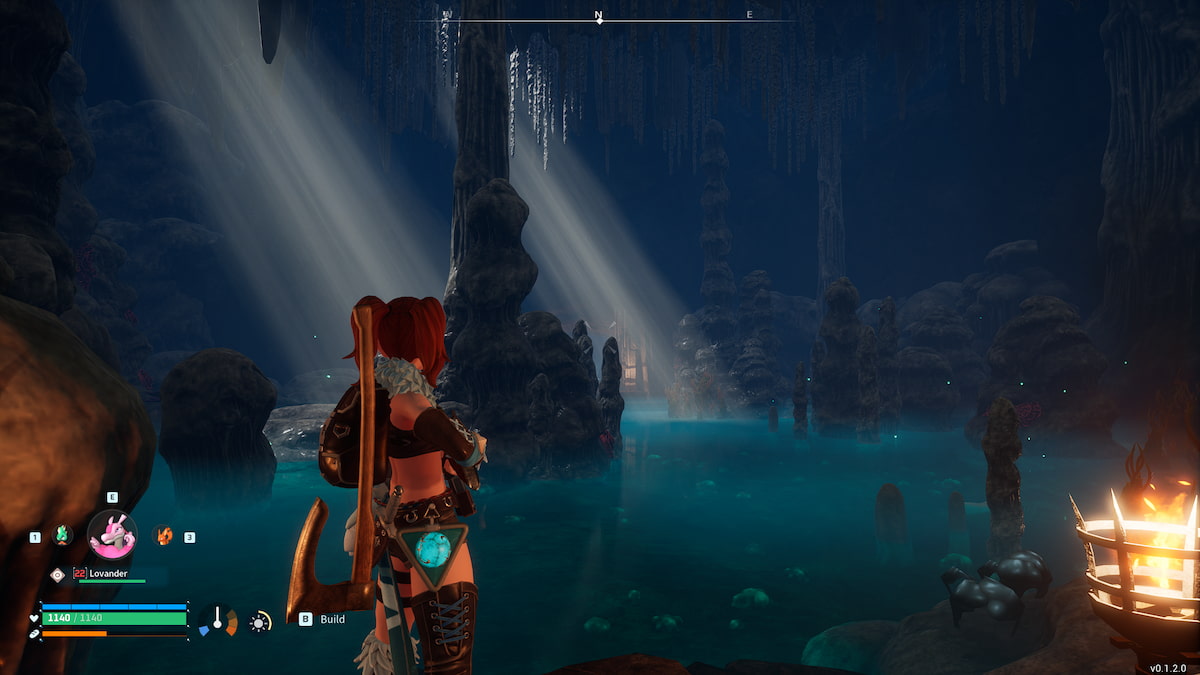Switch to the orange fox pal icon
The width and height of the screenshot is (1200, 675).
pos(163,535)
